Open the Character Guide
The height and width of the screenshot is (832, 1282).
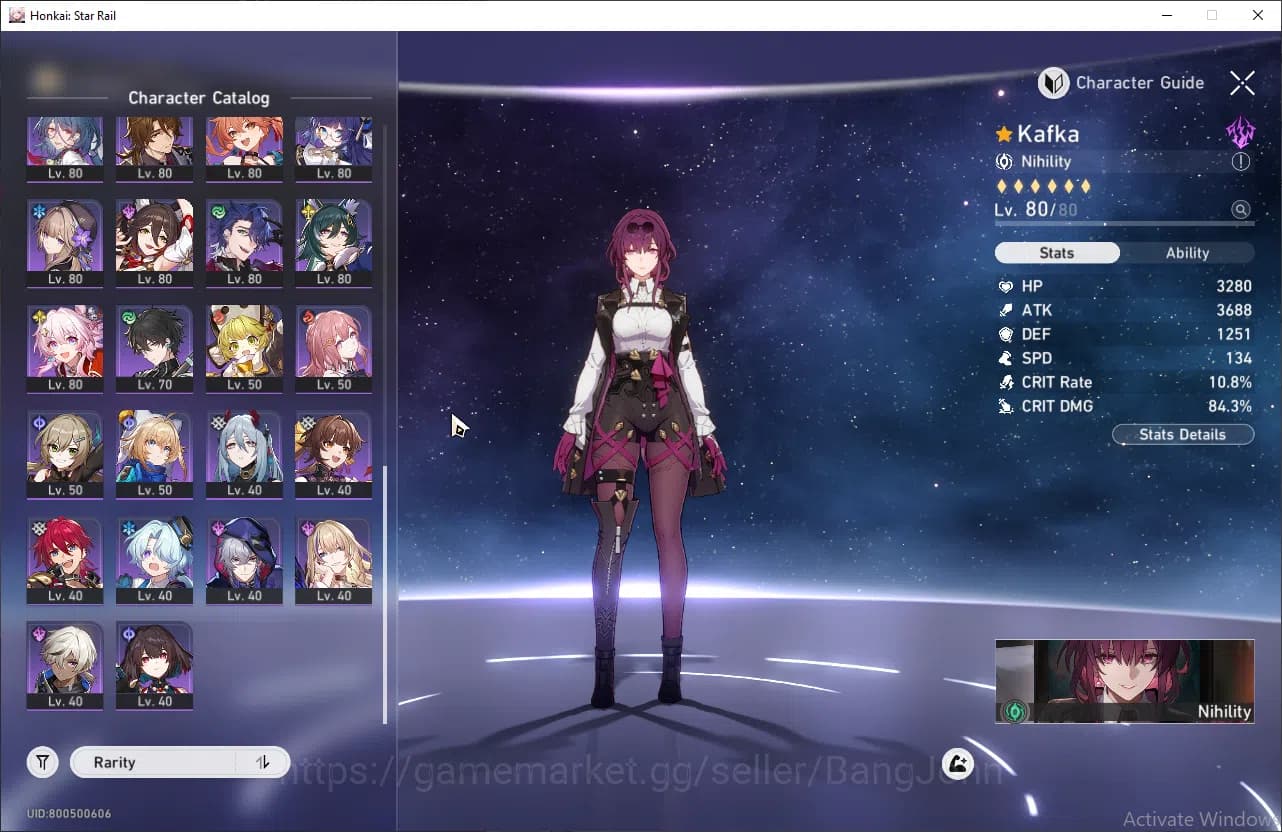point(1054,83)
